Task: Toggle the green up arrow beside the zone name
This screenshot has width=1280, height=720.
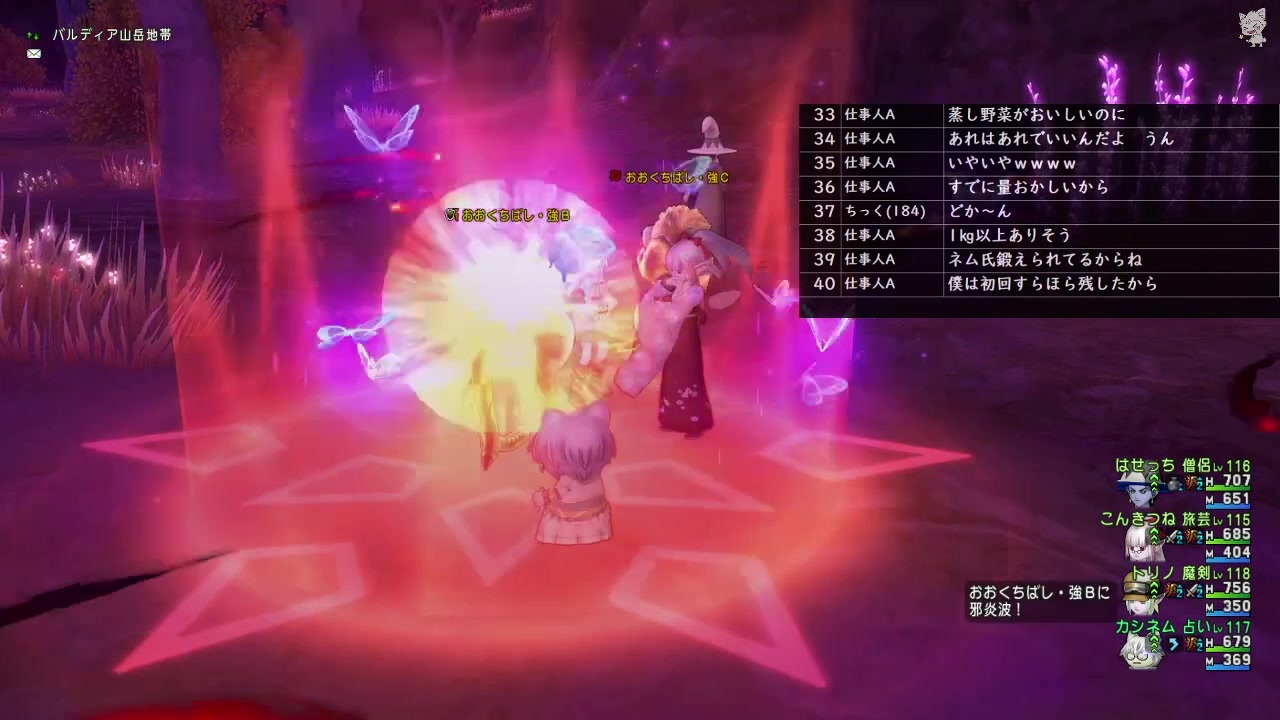Action: tap(29, 33)
